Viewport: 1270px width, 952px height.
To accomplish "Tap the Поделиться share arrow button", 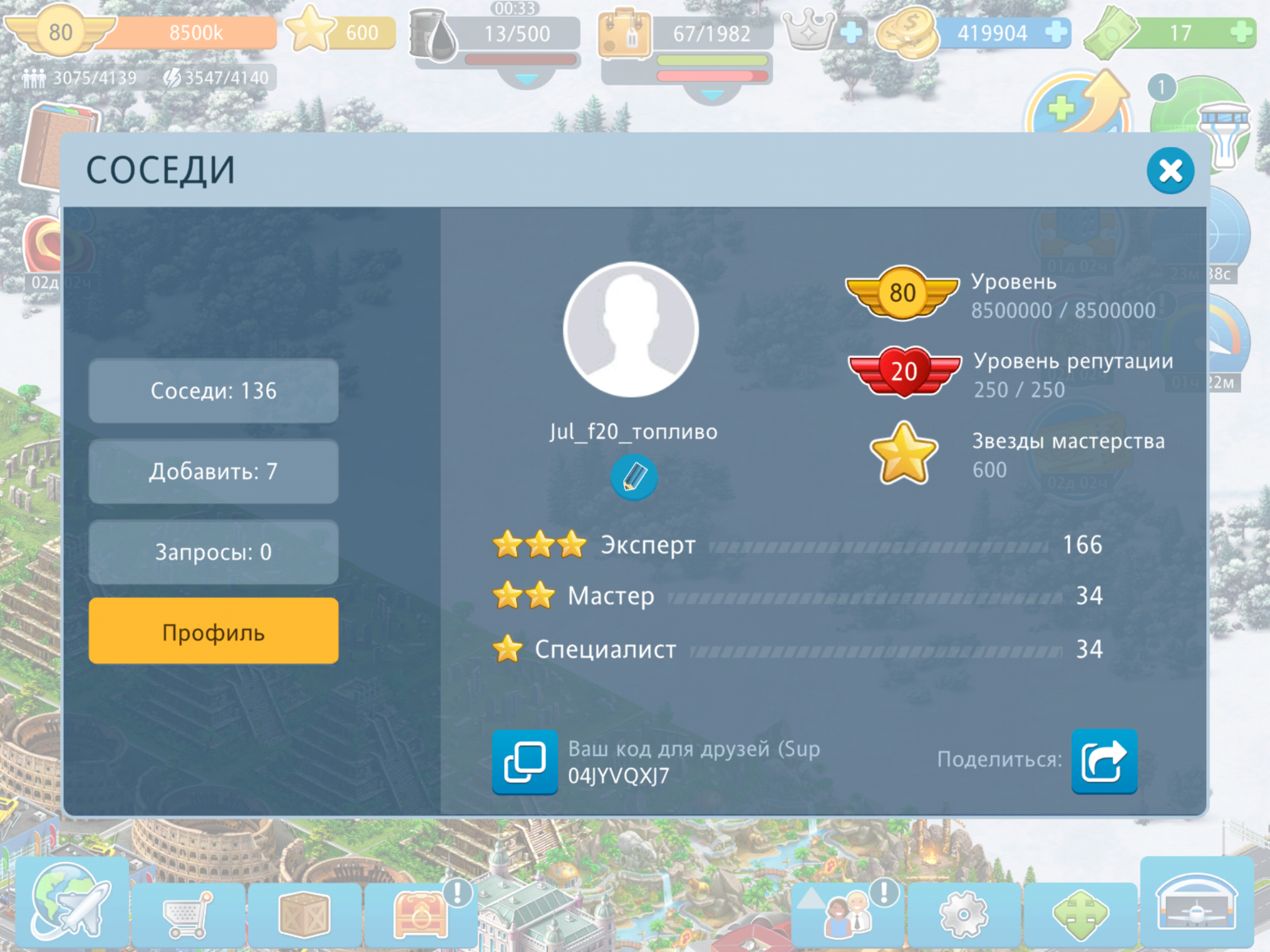I will click(1104, 761).
